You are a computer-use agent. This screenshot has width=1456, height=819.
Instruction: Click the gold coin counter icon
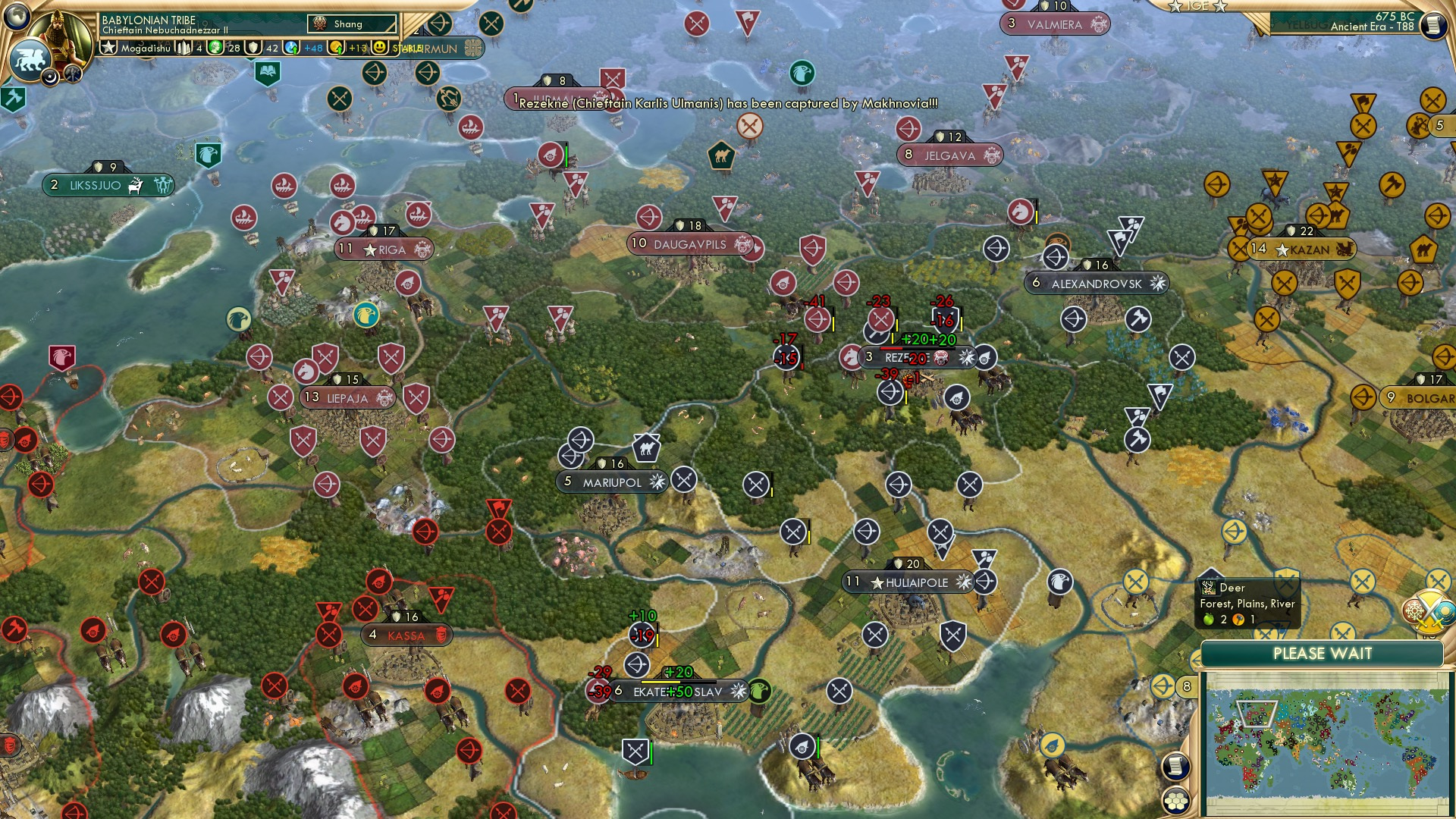point(336,47)
